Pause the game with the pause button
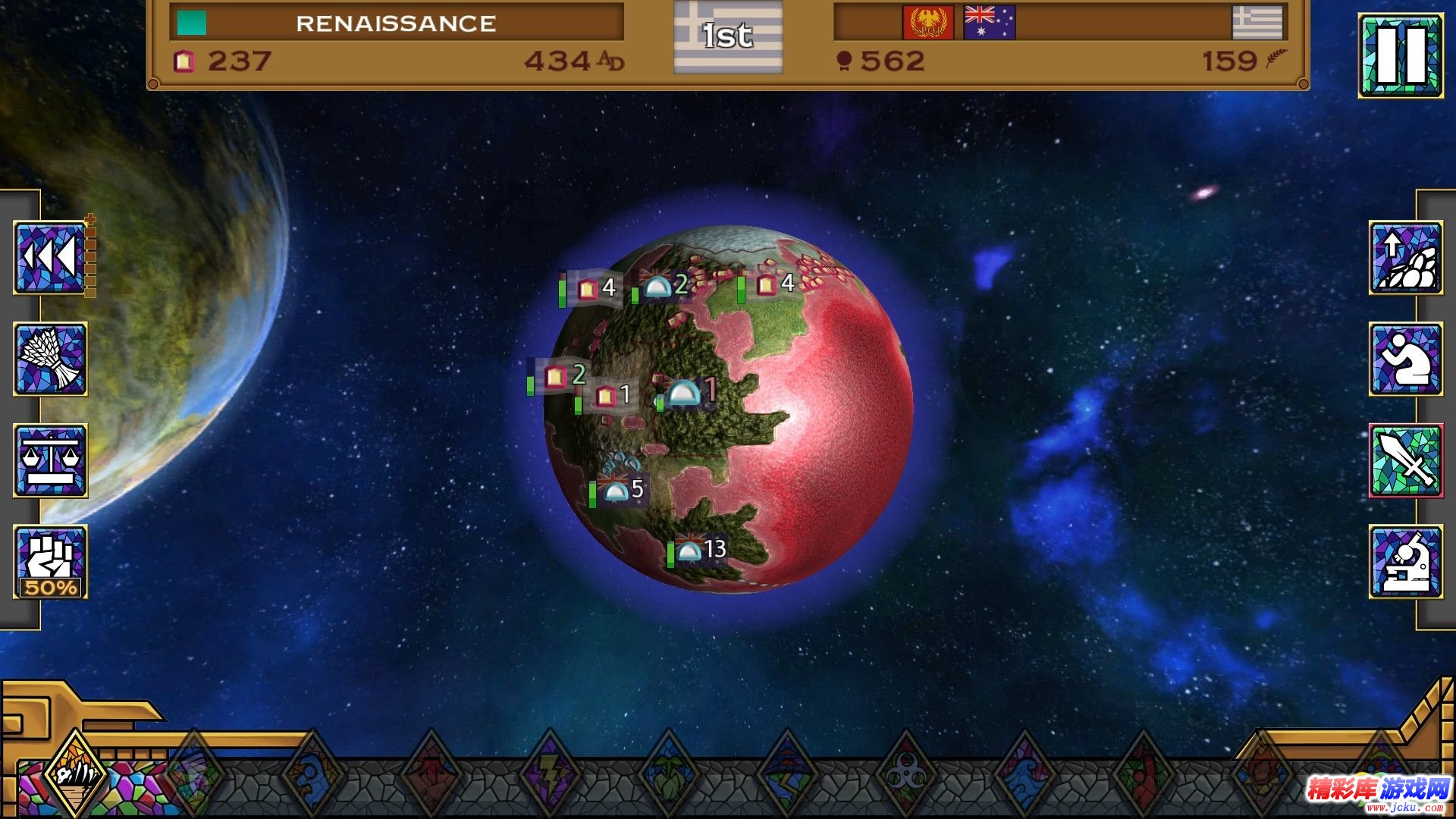 pyautogui.click(x=1400, y=56)
